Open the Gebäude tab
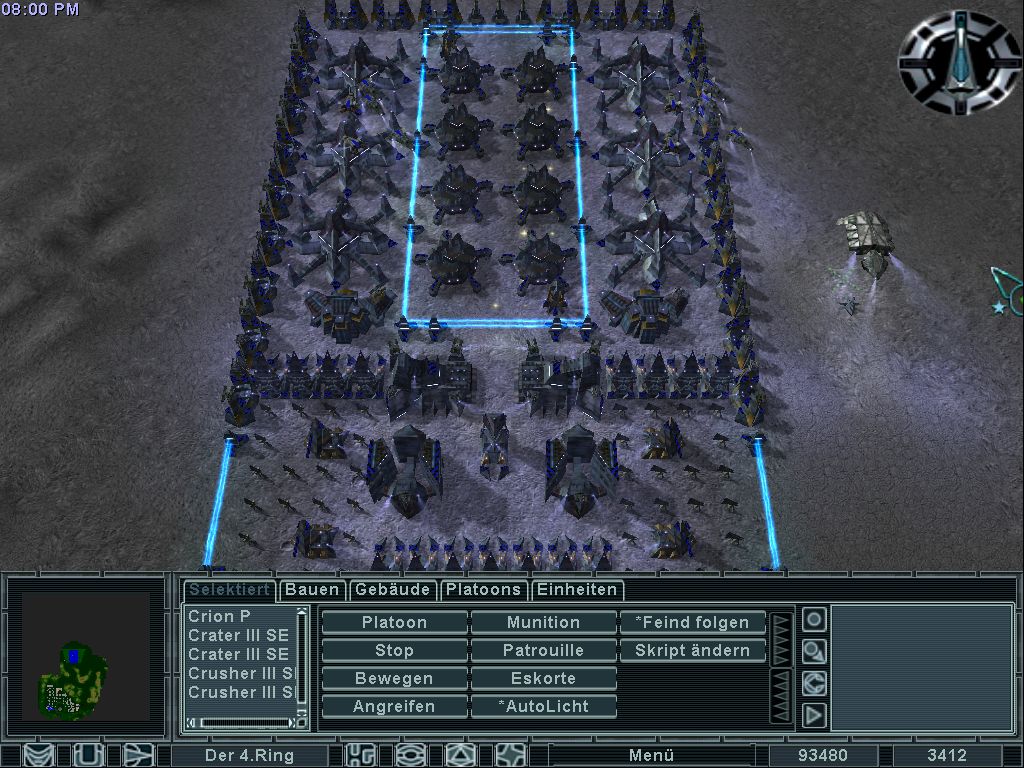Viewport: 1024px width, 768px height. [x=393, y=590]
